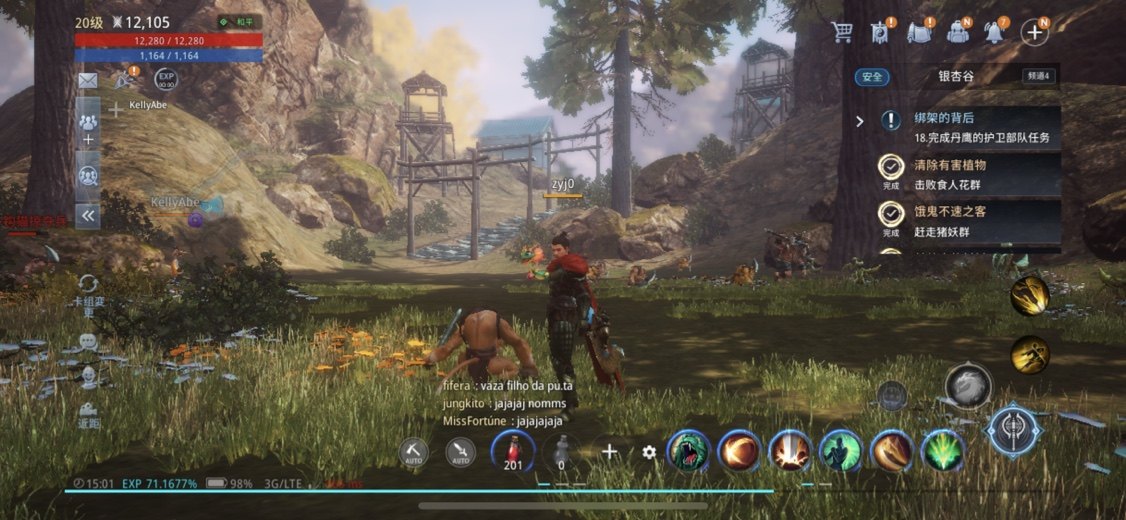Trigger the golden dash skill
This screenshot has width=1126, height=520.
point(1029,355)
